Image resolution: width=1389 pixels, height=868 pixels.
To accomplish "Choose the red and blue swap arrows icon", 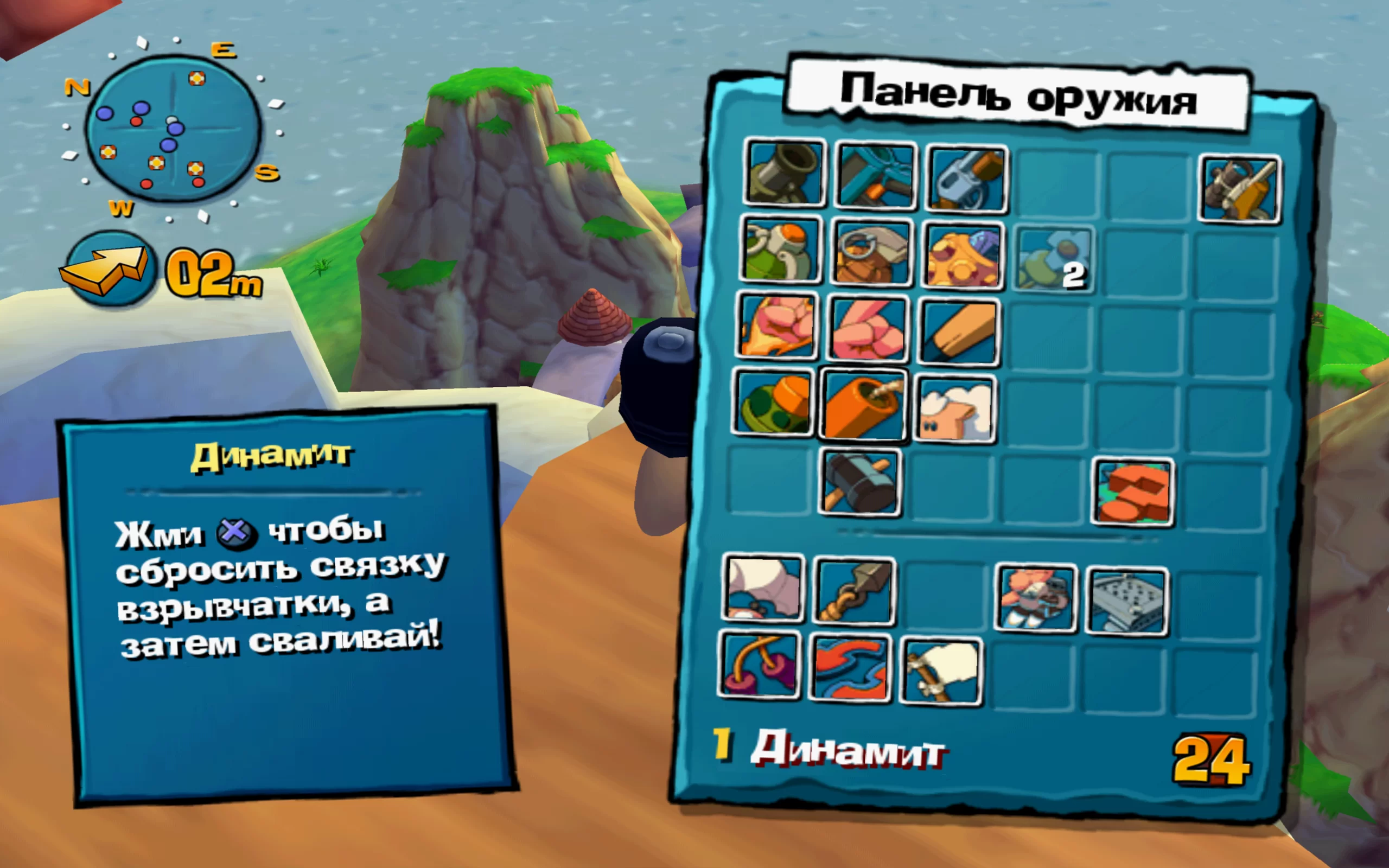I will pos(850,669).
